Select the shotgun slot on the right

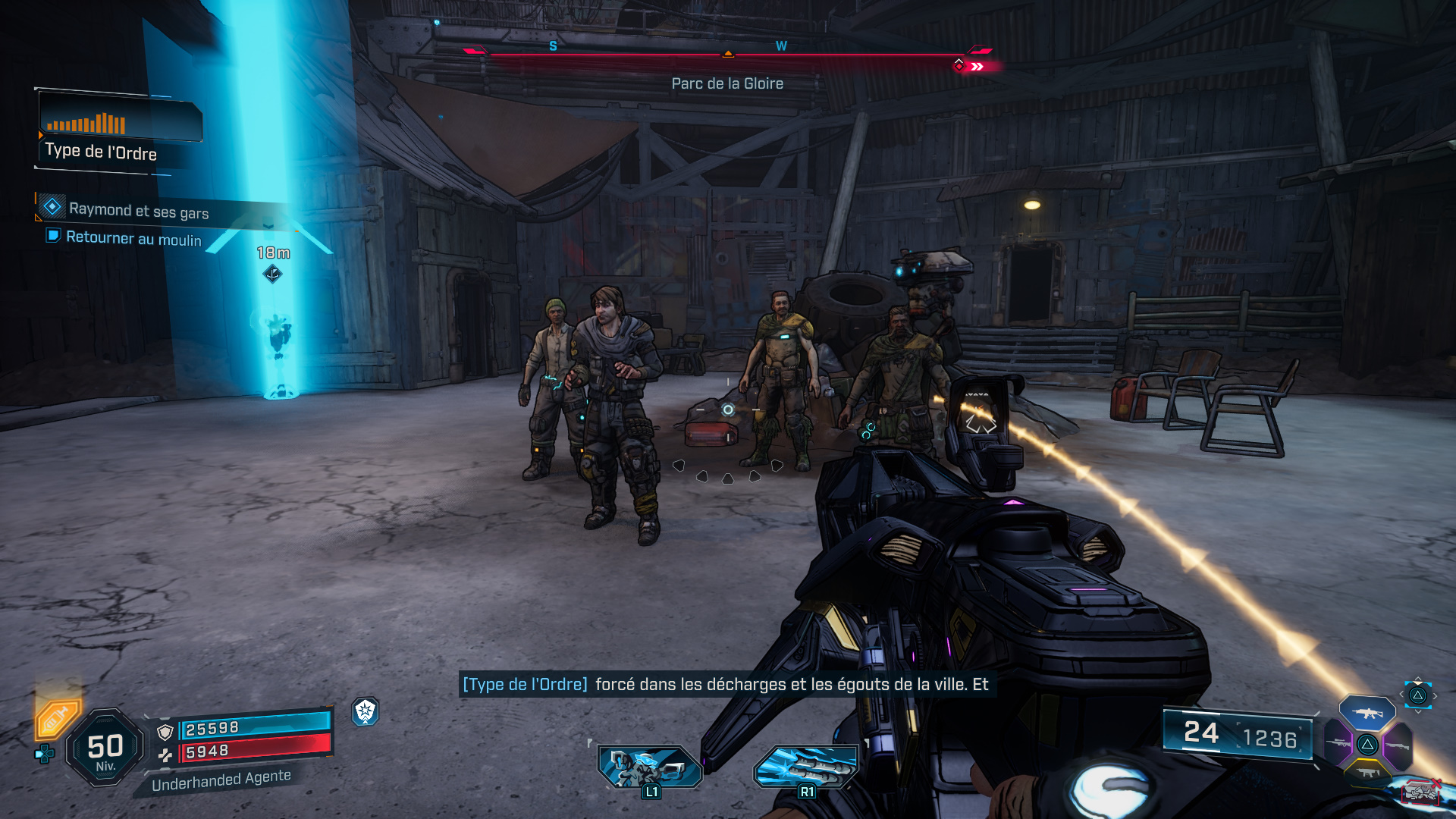[1398, 745]
